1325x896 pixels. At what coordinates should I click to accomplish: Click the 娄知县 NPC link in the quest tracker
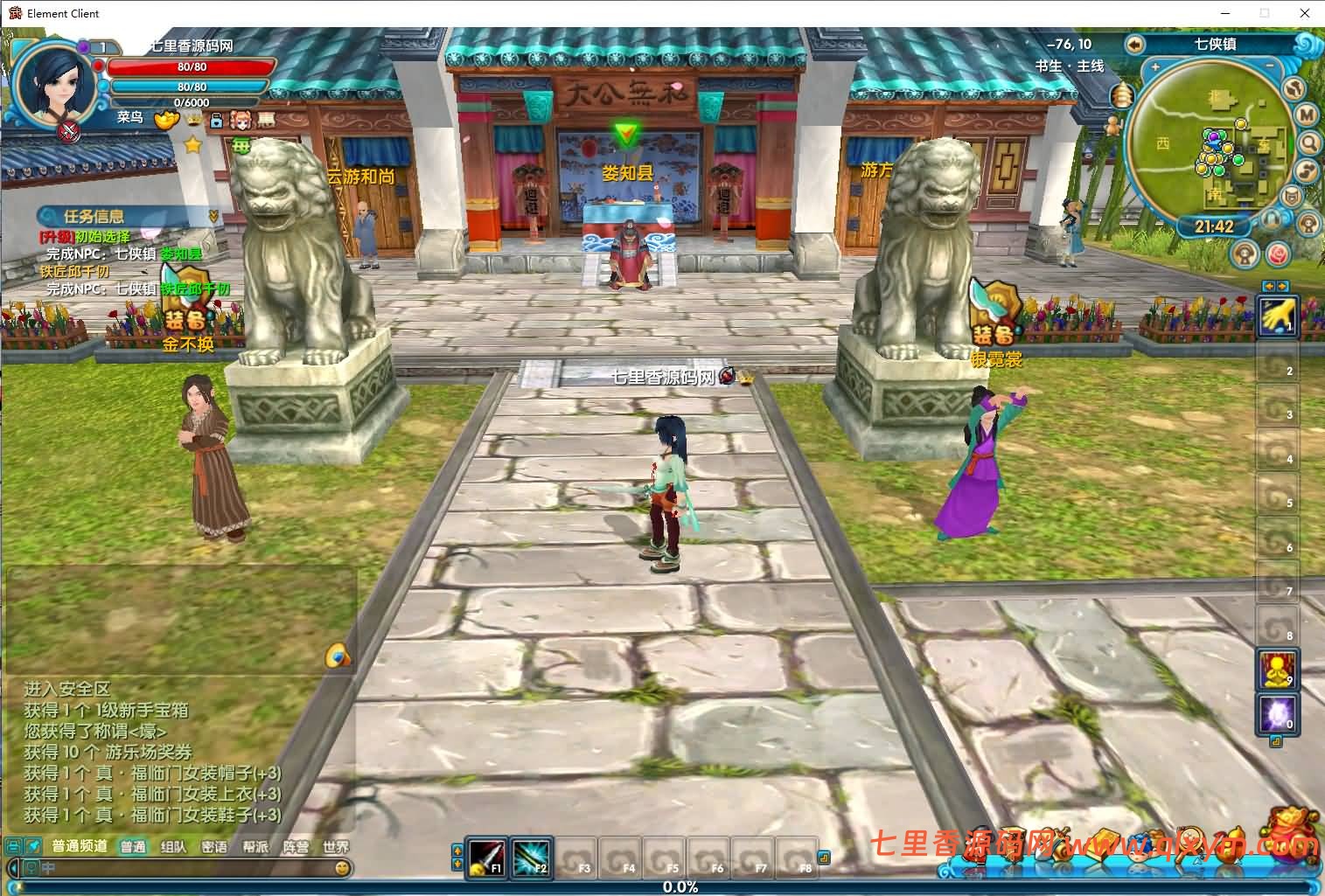point(181,254)
